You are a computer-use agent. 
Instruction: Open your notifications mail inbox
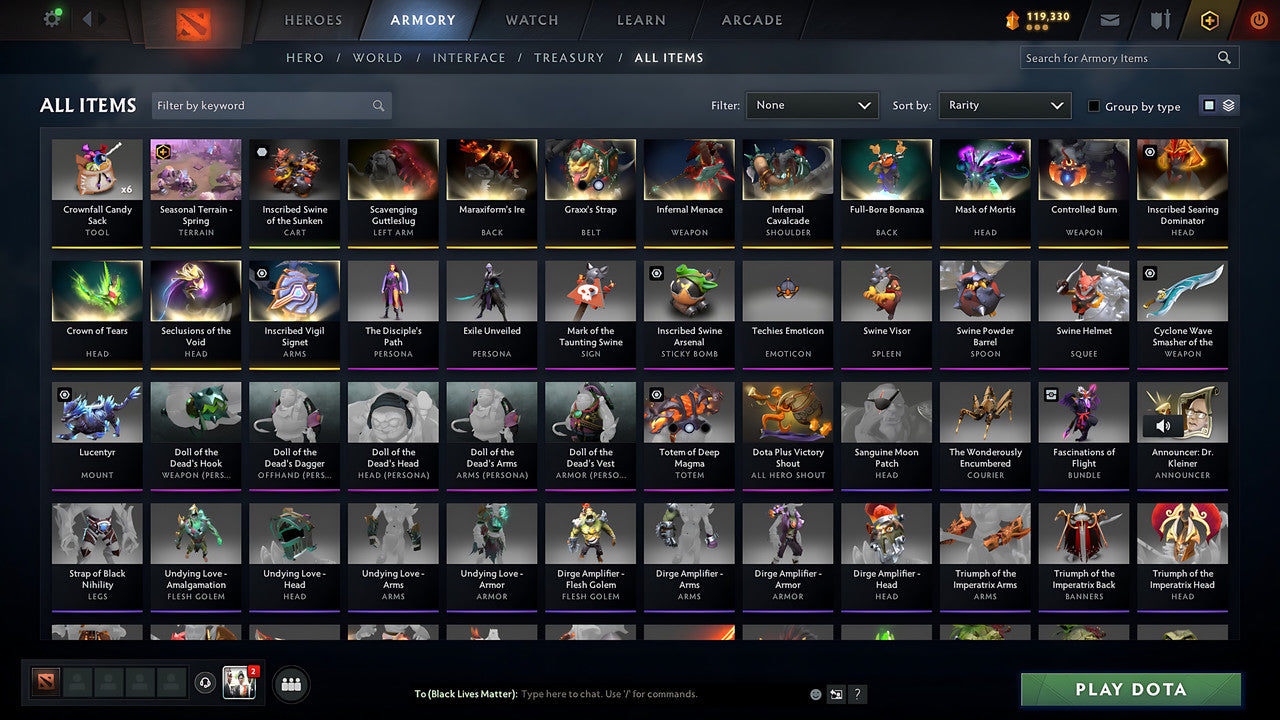click(1110, 19)
